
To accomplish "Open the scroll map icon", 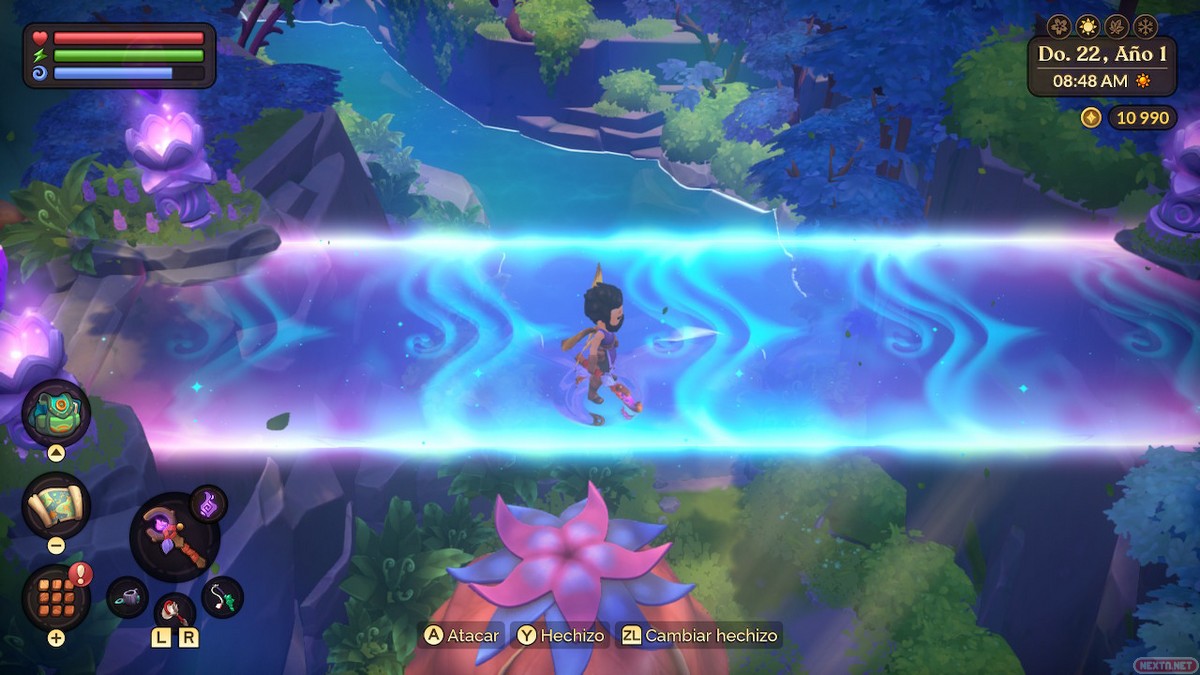I will click(56, 505).
